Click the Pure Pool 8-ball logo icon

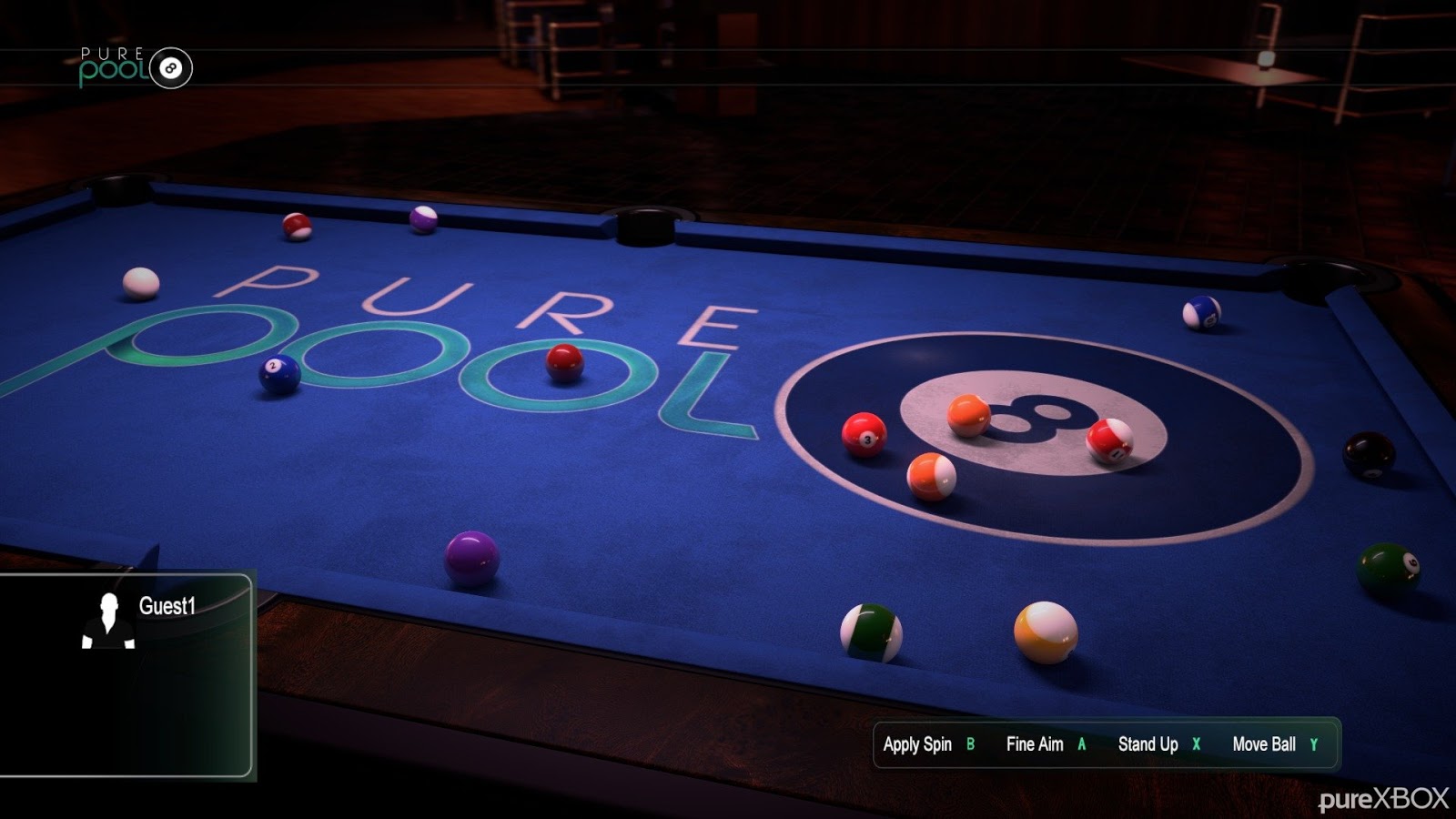click(x=169, y=66)
